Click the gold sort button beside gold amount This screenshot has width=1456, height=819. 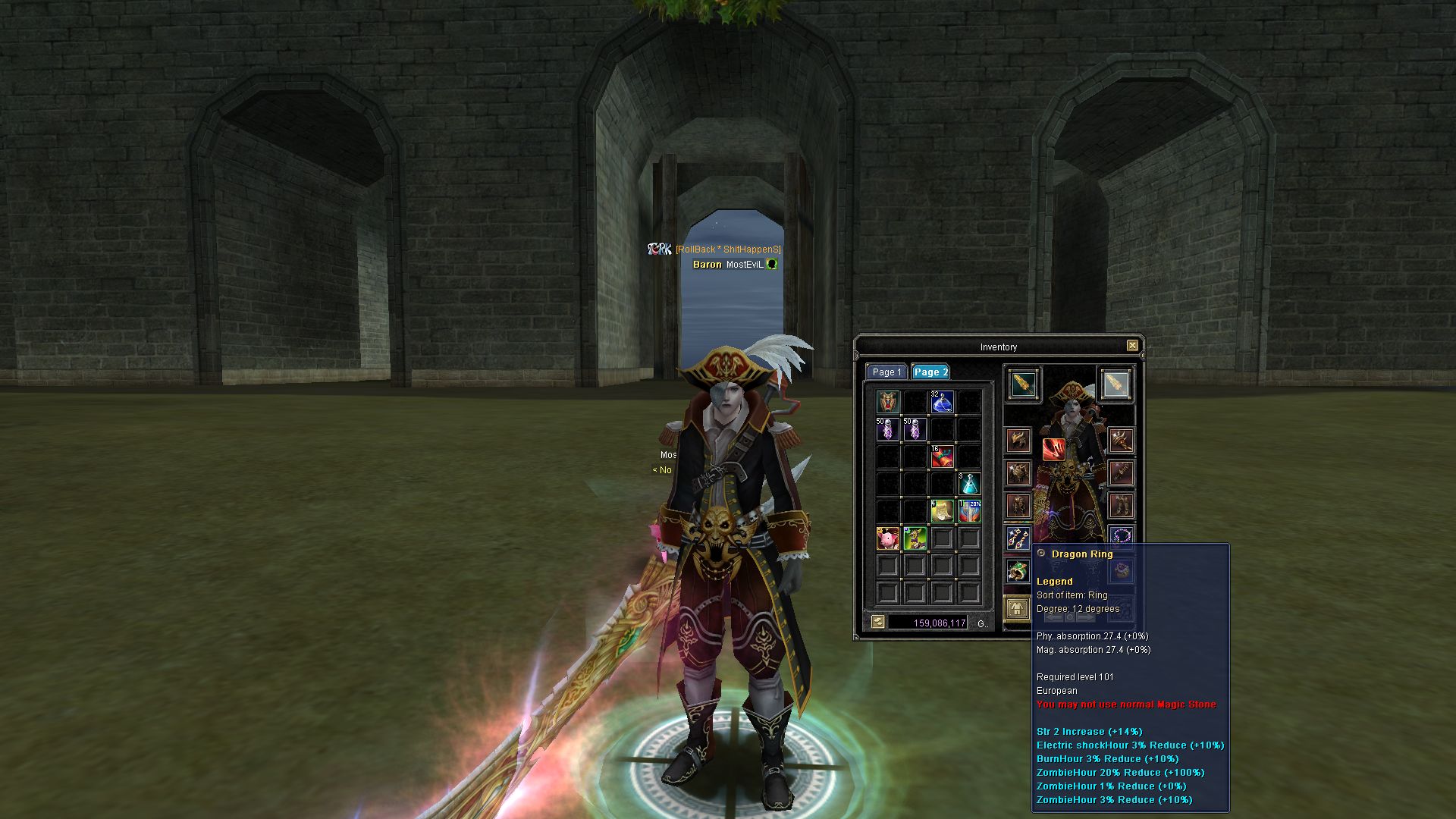coord(877,623)
